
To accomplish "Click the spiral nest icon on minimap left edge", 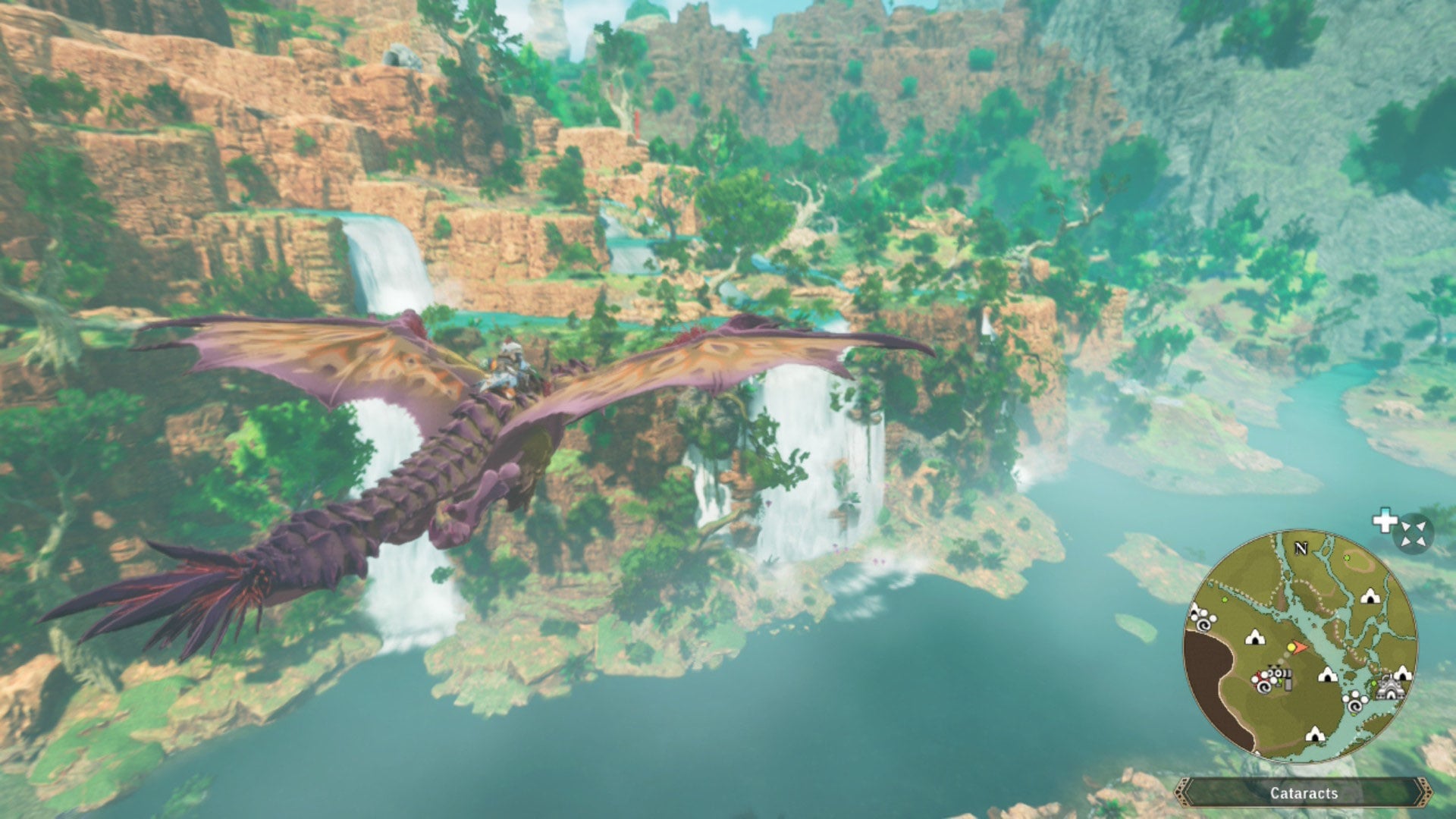I will 1202,623.
